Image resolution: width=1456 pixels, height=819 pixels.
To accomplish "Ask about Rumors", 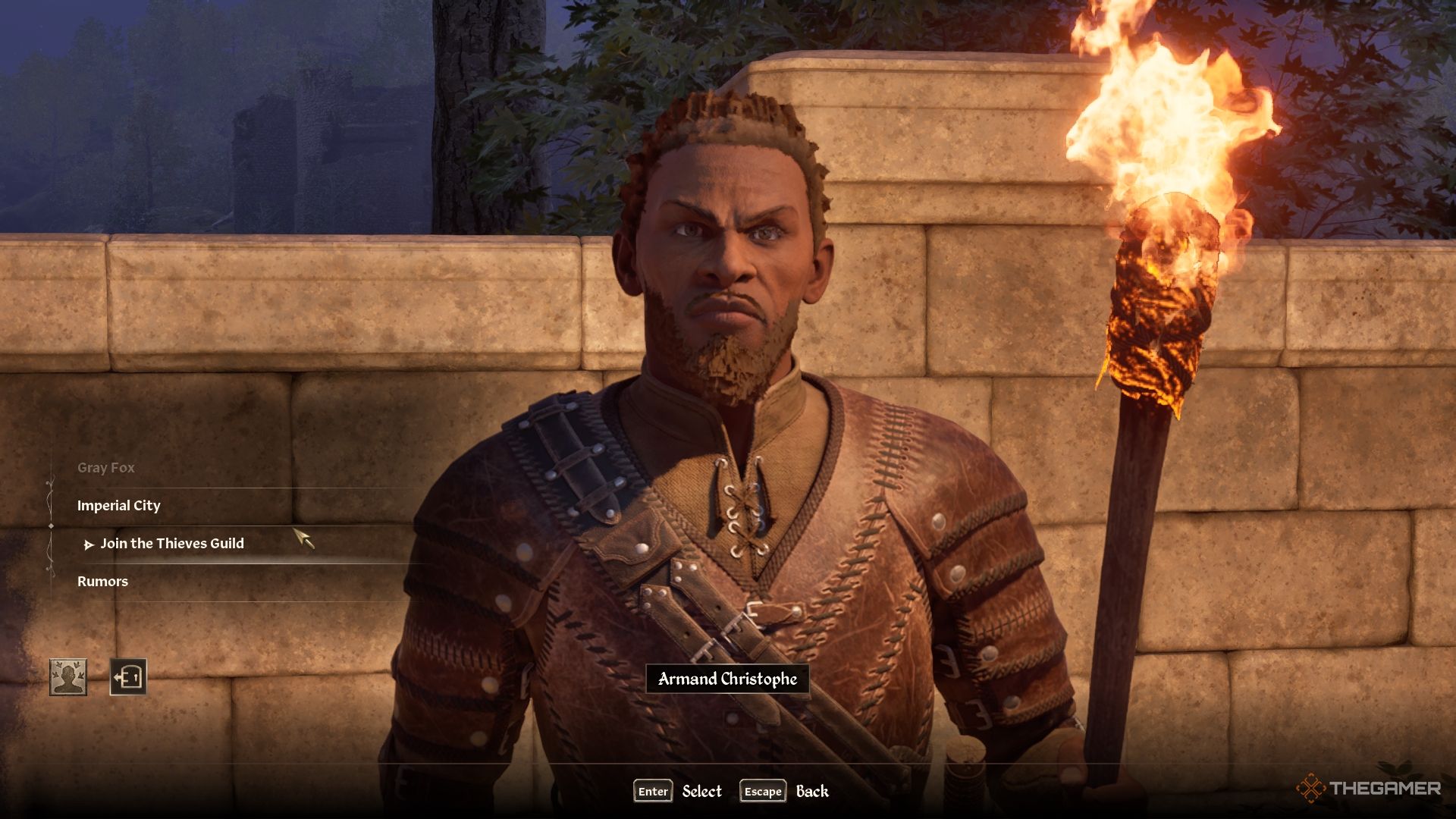I will tap(103, 582).
